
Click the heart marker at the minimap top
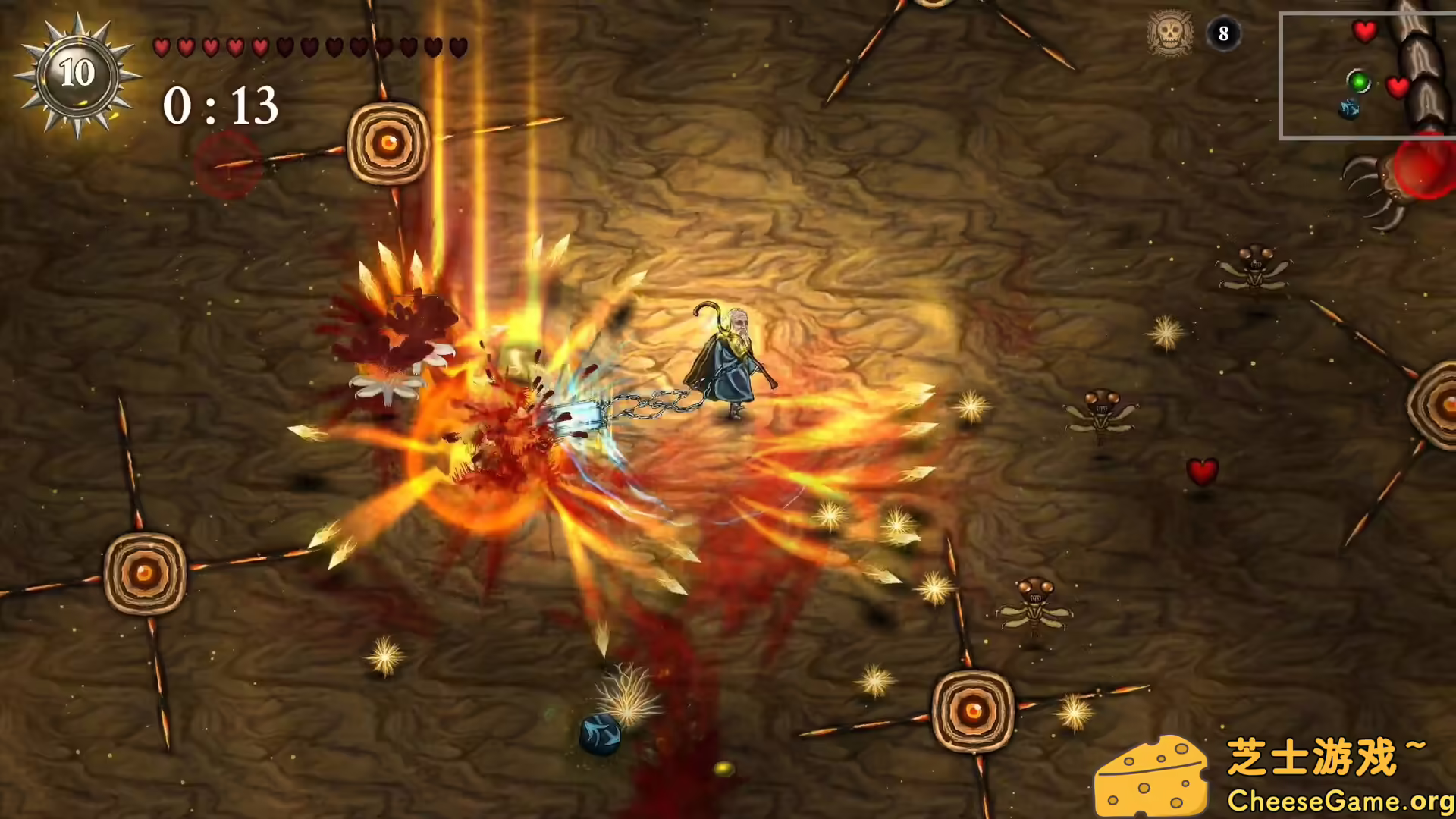click(1365, 32)
